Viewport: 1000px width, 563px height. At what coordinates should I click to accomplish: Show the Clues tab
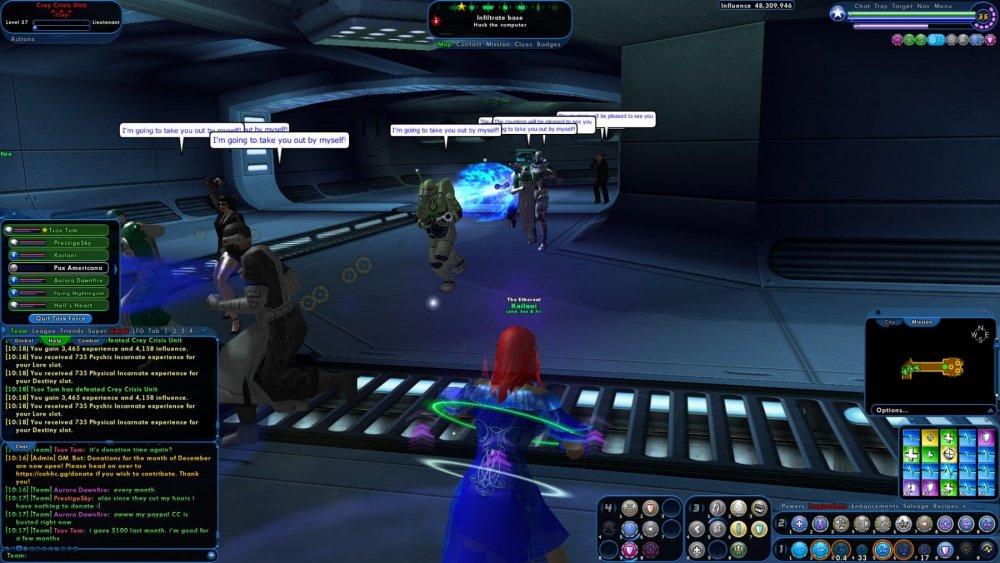[523, 45]
